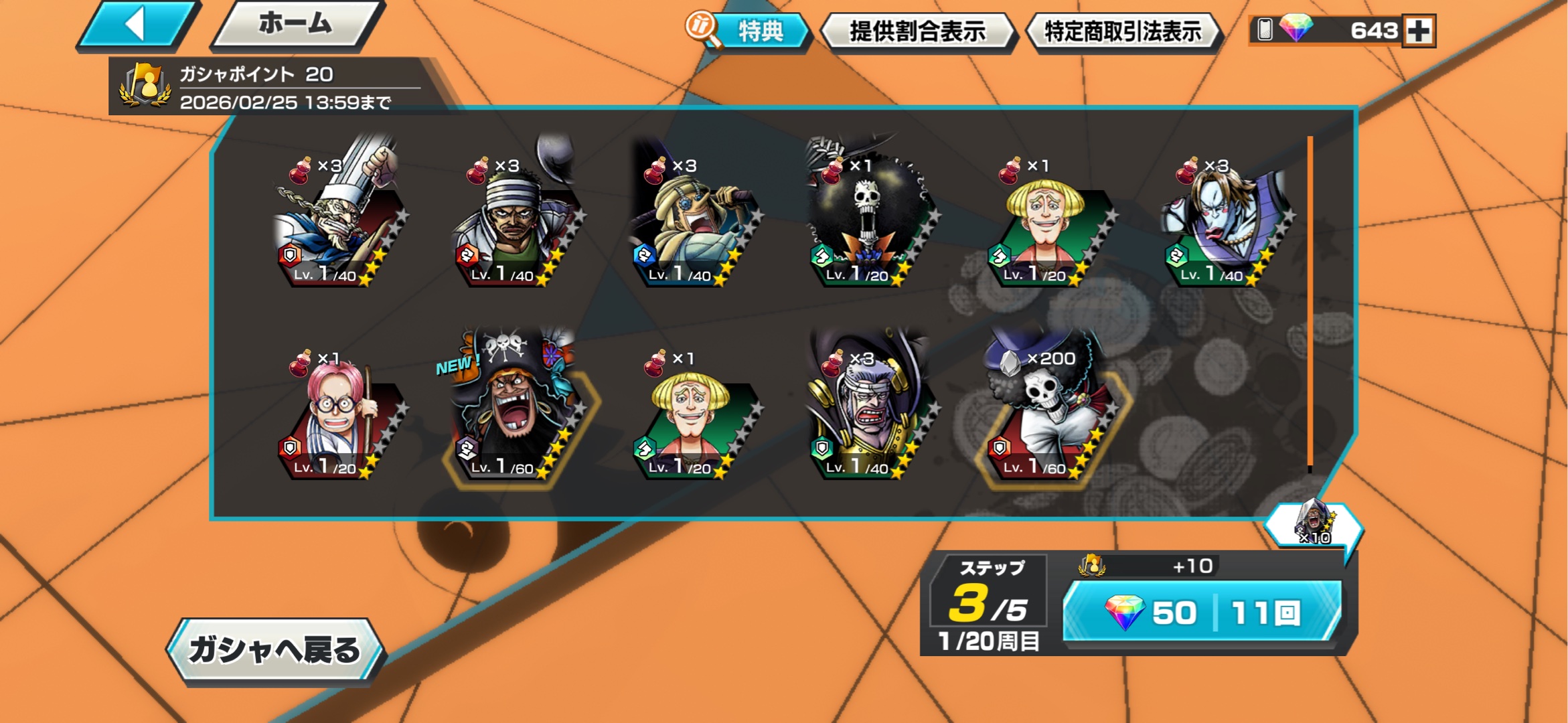The height and width of the screenshot is (723, 1568).
Task: Add more rainbow diamonds with plus button
Action: tap(1419, 31)
